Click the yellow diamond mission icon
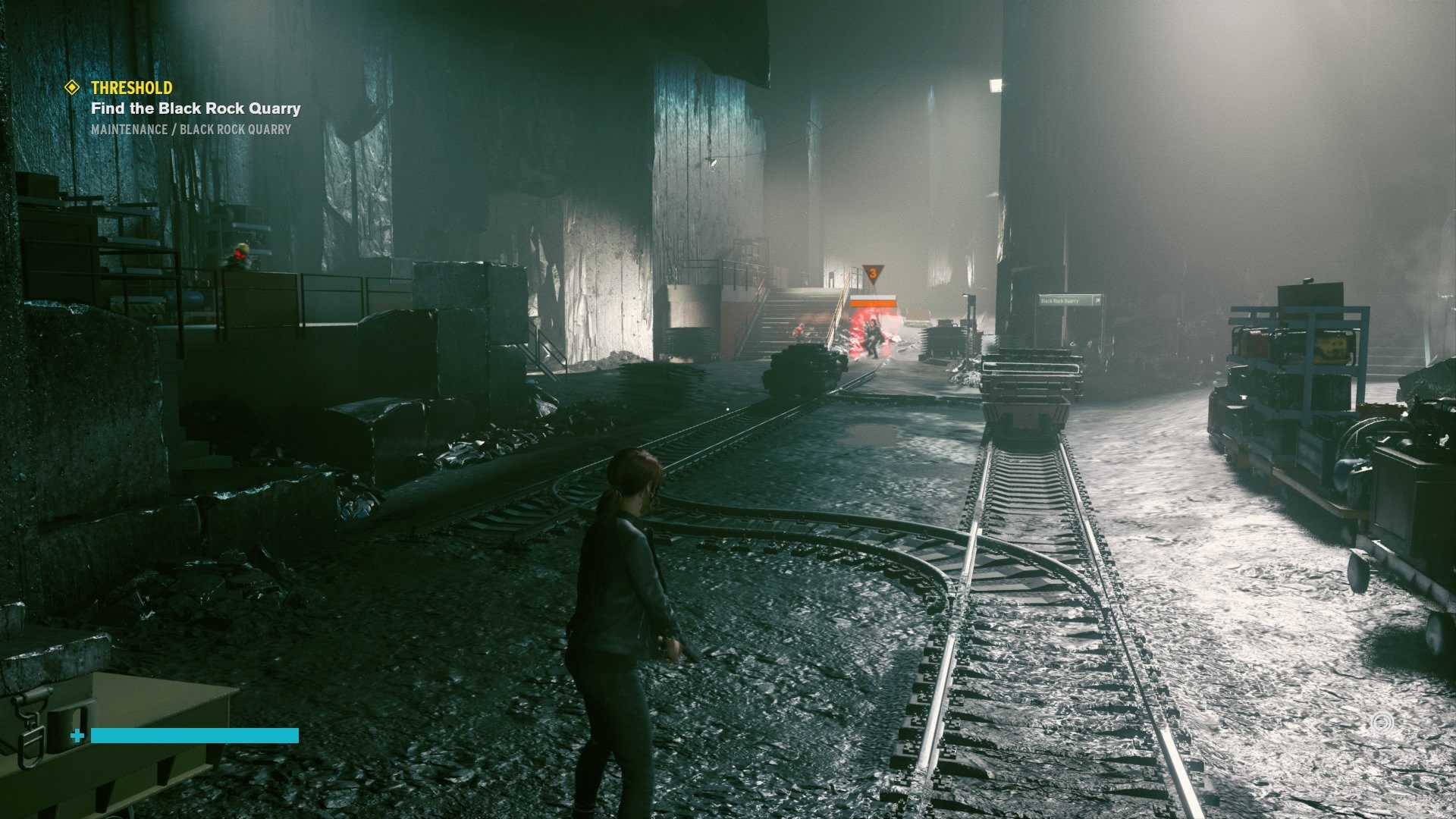The image size is (1456, 819). [72, 87]
